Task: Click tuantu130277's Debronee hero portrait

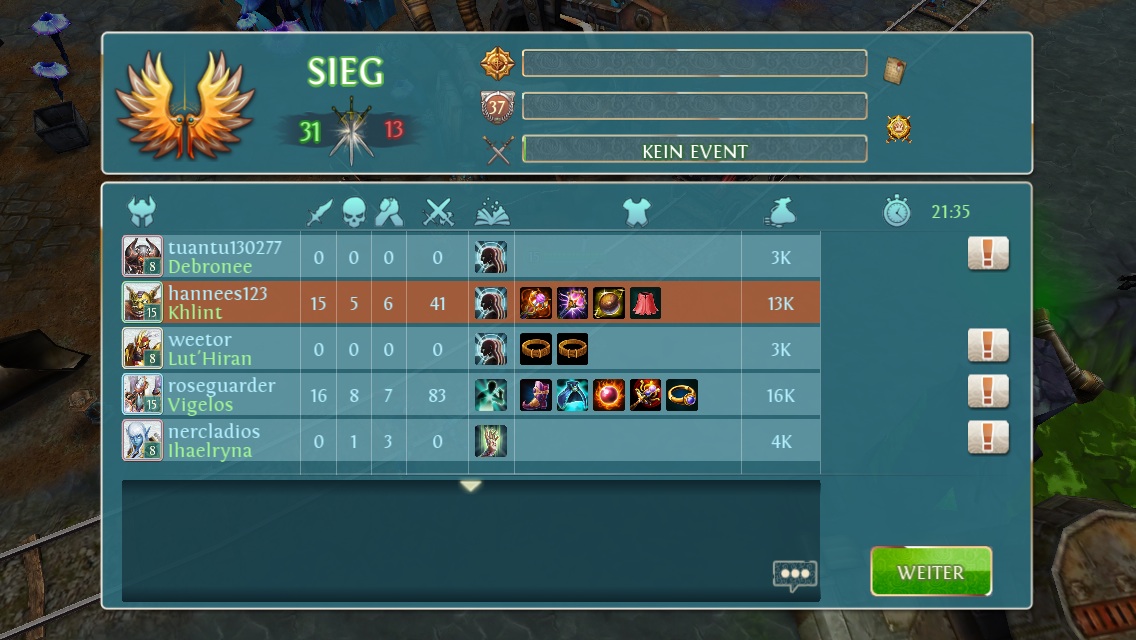Action: [x=142, y=256]
